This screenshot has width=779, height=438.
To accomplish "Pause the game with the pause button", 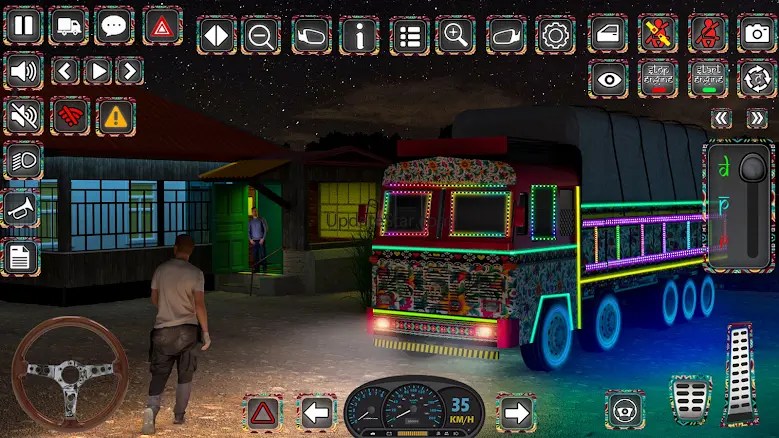I will [22, 26].
